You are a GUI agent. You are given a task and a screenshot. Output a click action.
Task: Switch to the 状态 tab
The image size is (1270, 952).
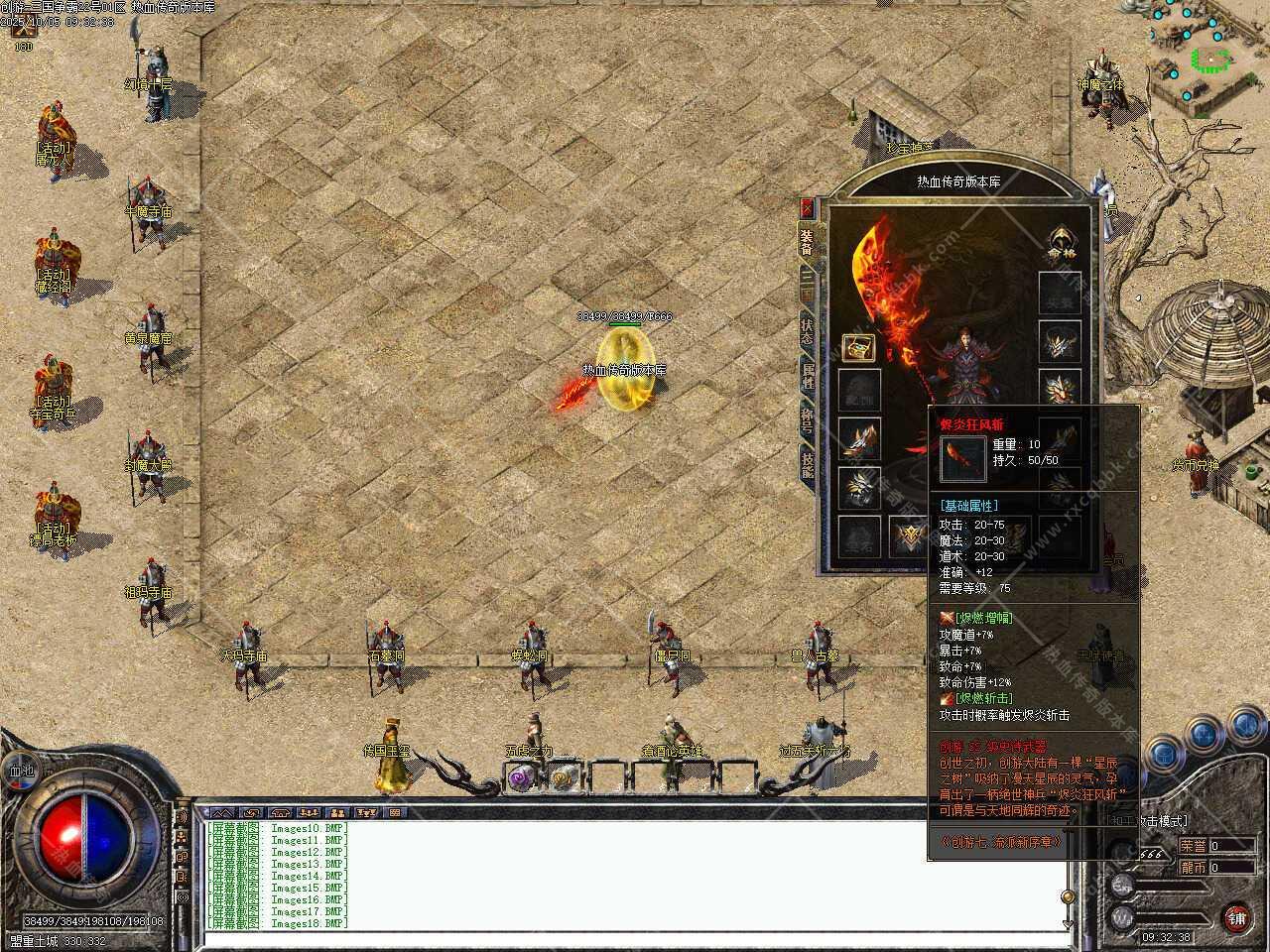point(808,329)
